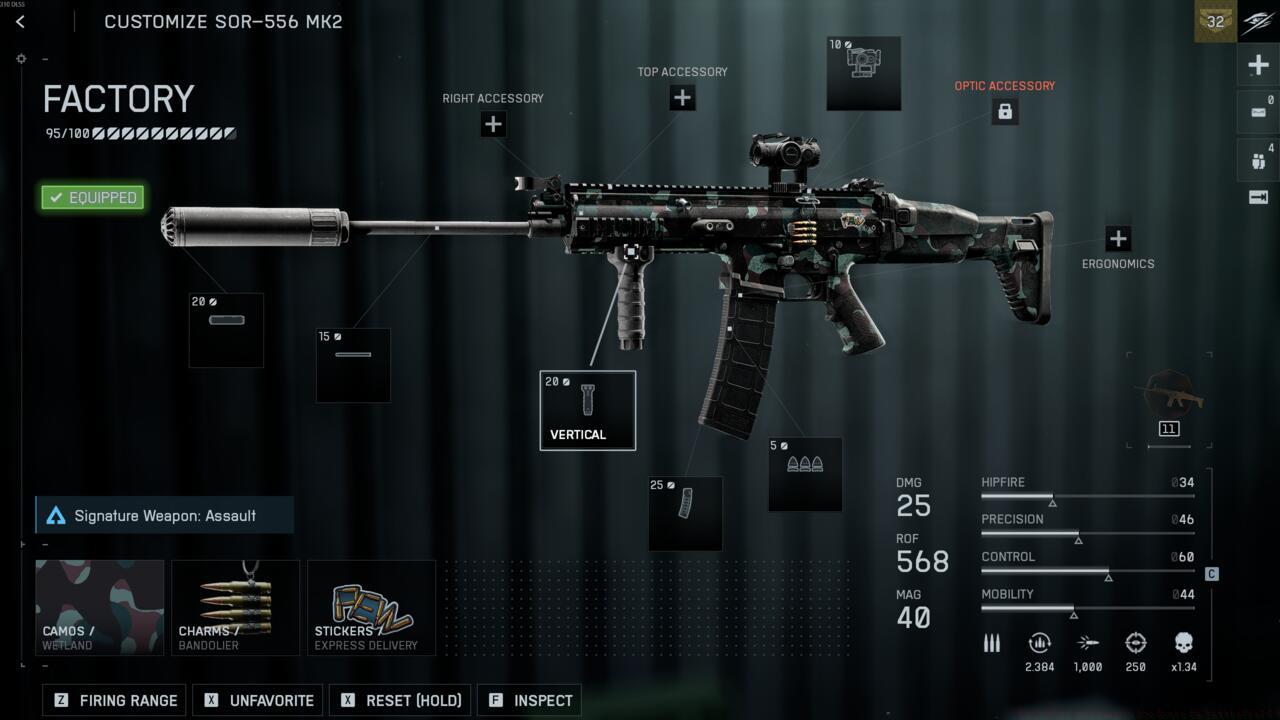The height and width of the screenshot is (720, 1280).
Task: Click the reload time stat icon
Action: (x=1039, y=643)
